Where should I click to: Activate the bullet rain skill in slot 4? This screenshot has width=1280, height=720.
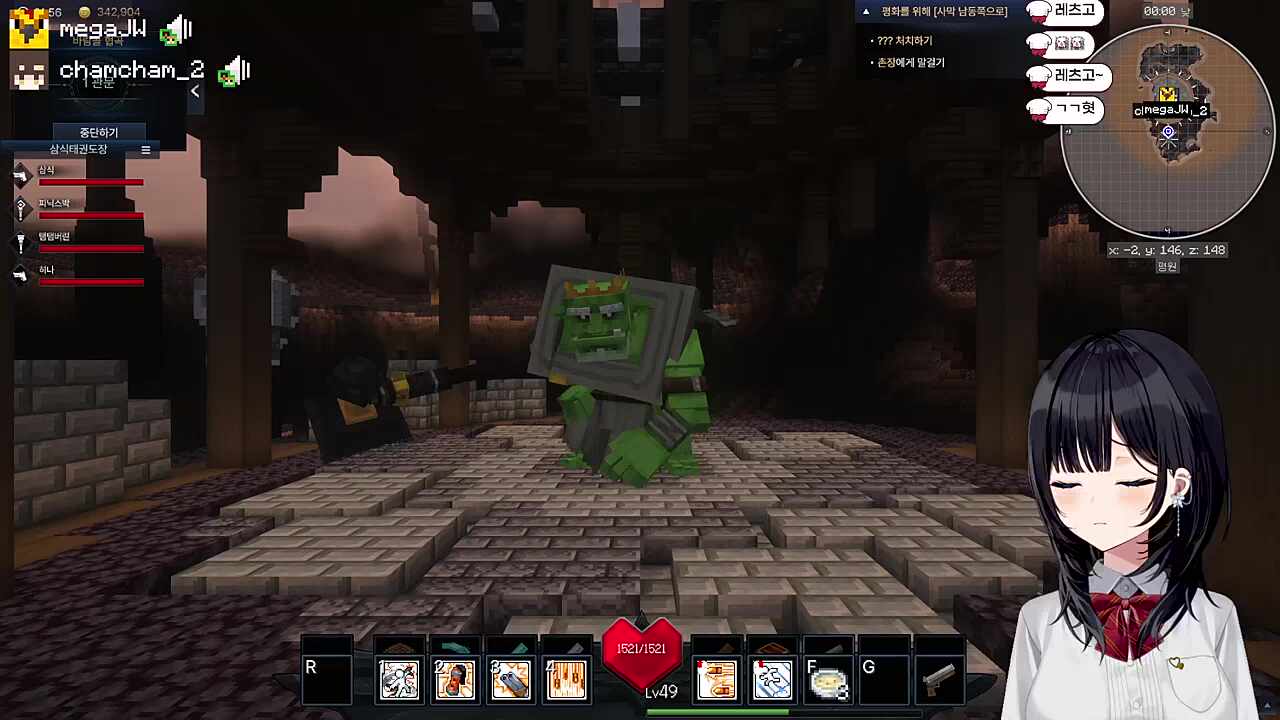567,680
